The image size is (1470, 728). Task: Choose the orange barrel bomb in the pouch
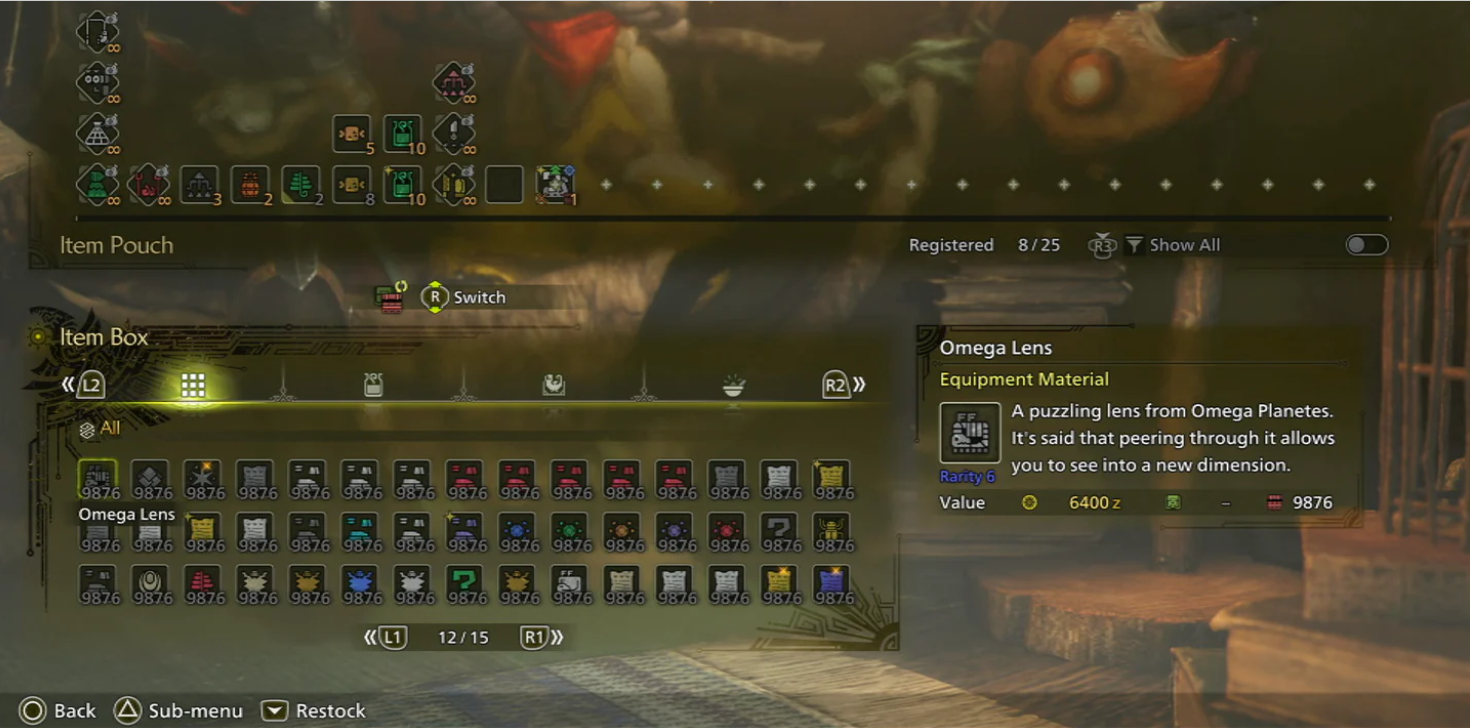[250, 185]
